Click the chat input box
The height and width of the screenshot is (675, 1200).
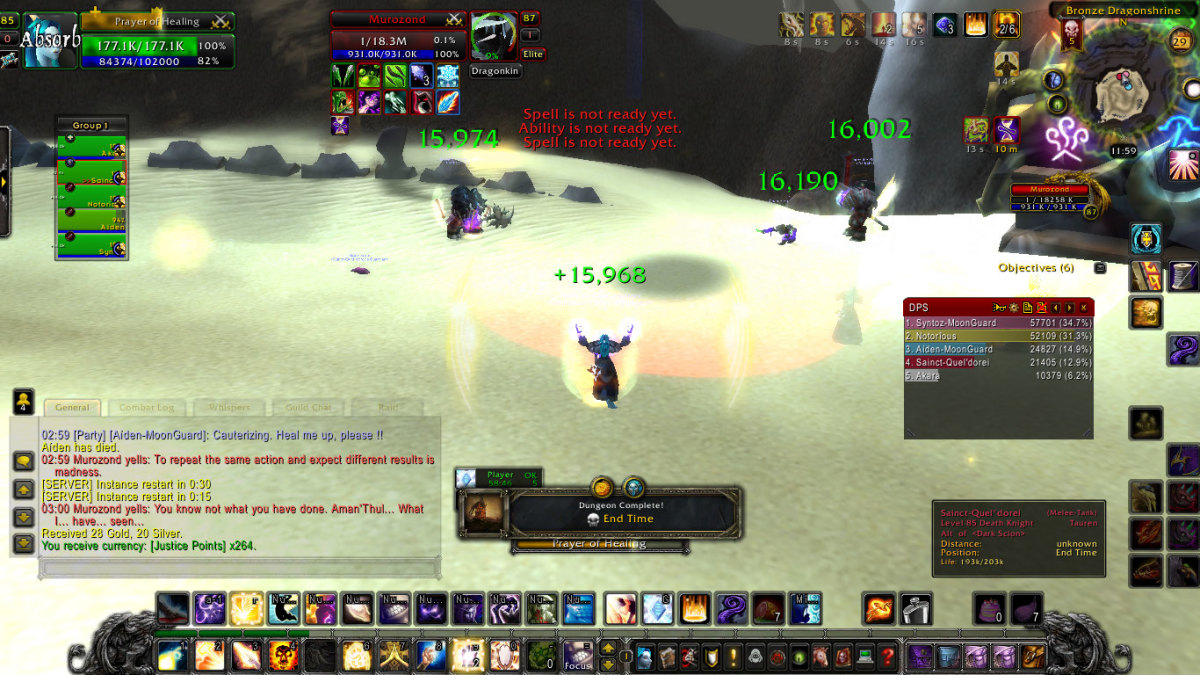[240, 567]
